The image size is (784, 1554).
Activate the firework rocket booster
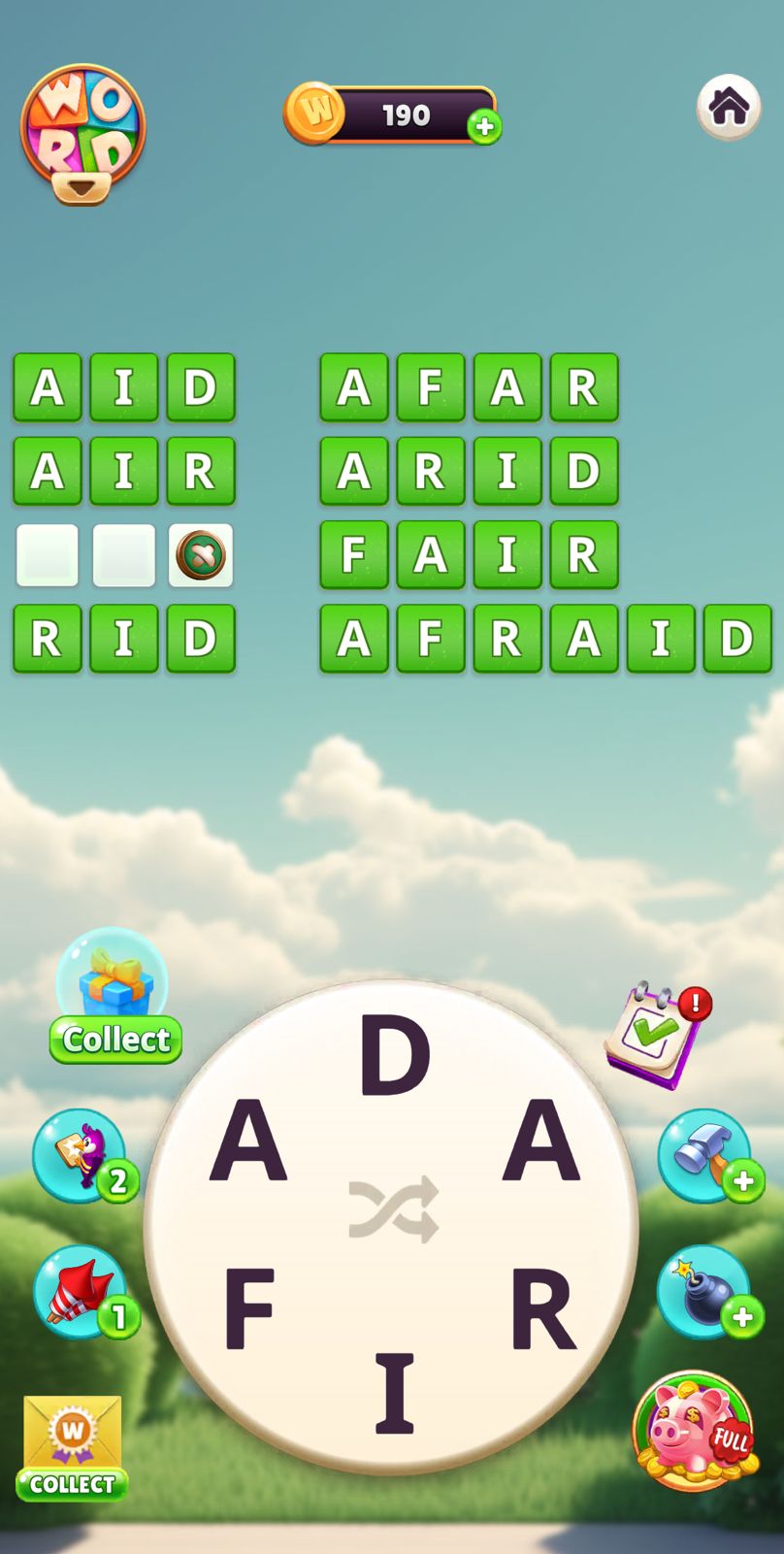coord(82,1291)
